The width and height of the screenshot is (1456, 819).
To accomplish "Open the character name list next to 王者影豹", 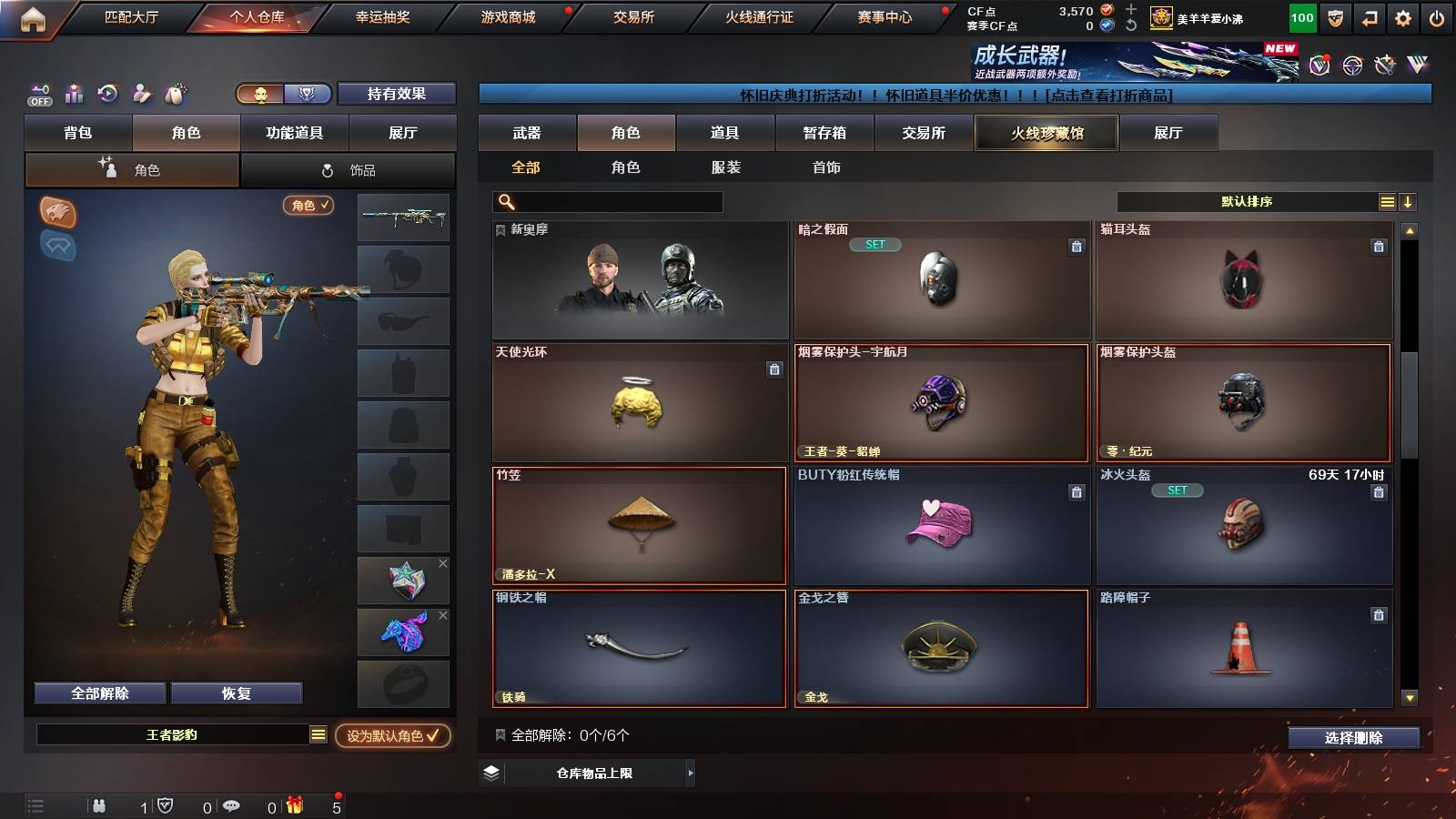I will [320, 733].
